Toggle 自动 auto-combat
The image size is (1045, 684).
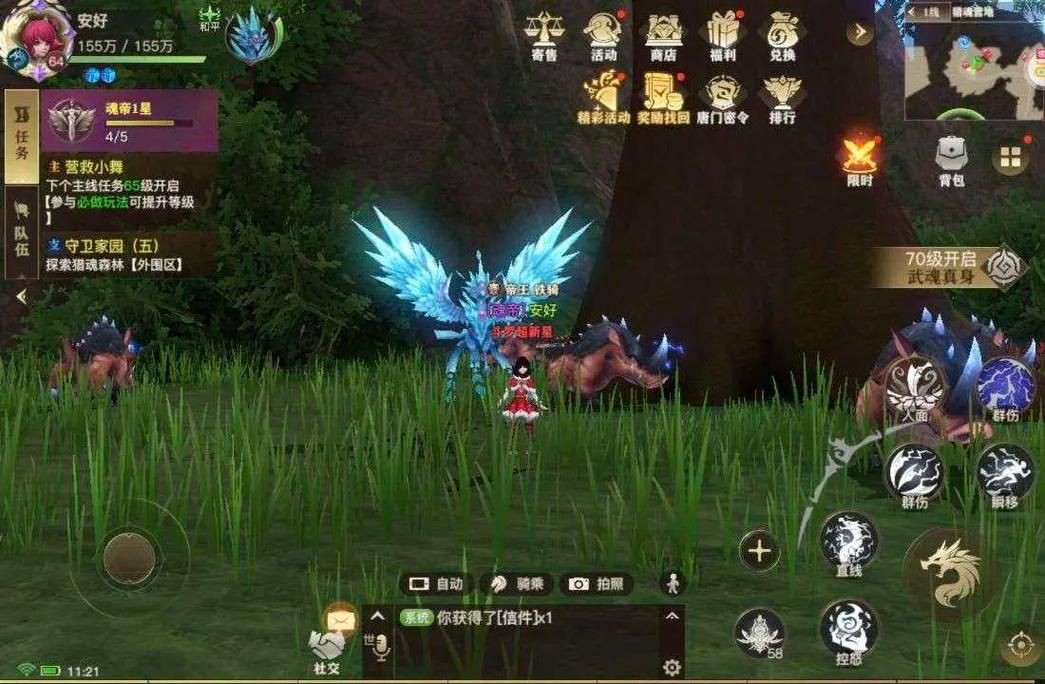(x=436, y=584)
